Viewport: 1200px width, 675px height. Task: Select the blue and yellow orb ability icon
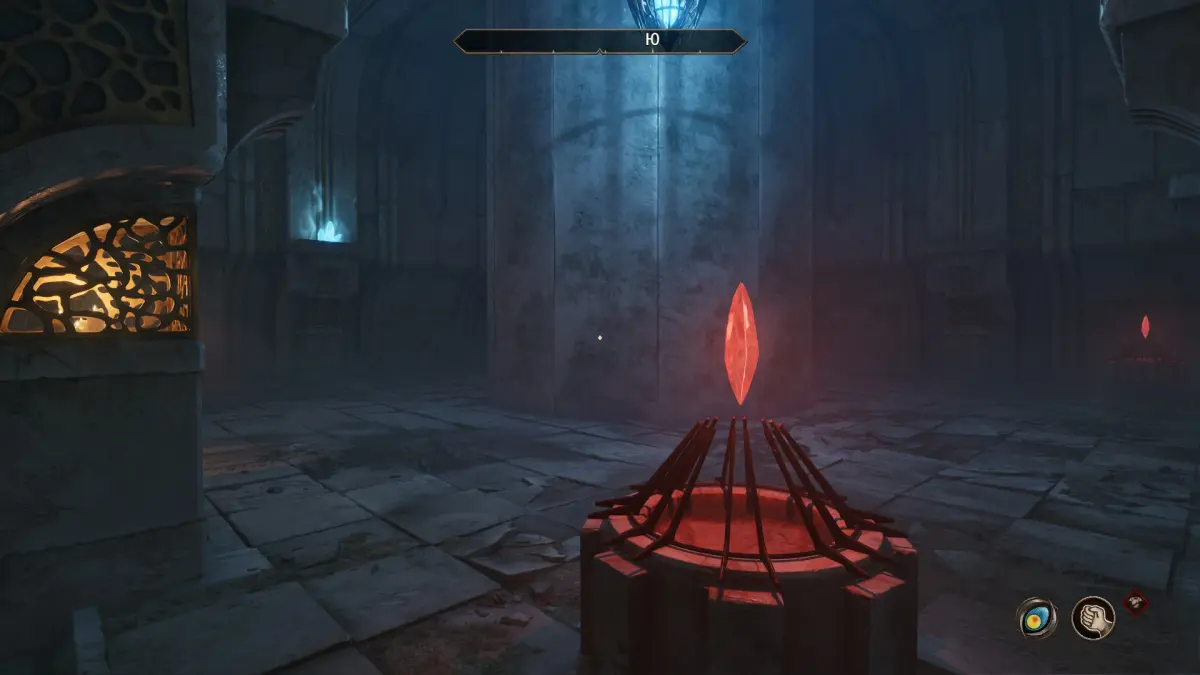pos(1036,617)
